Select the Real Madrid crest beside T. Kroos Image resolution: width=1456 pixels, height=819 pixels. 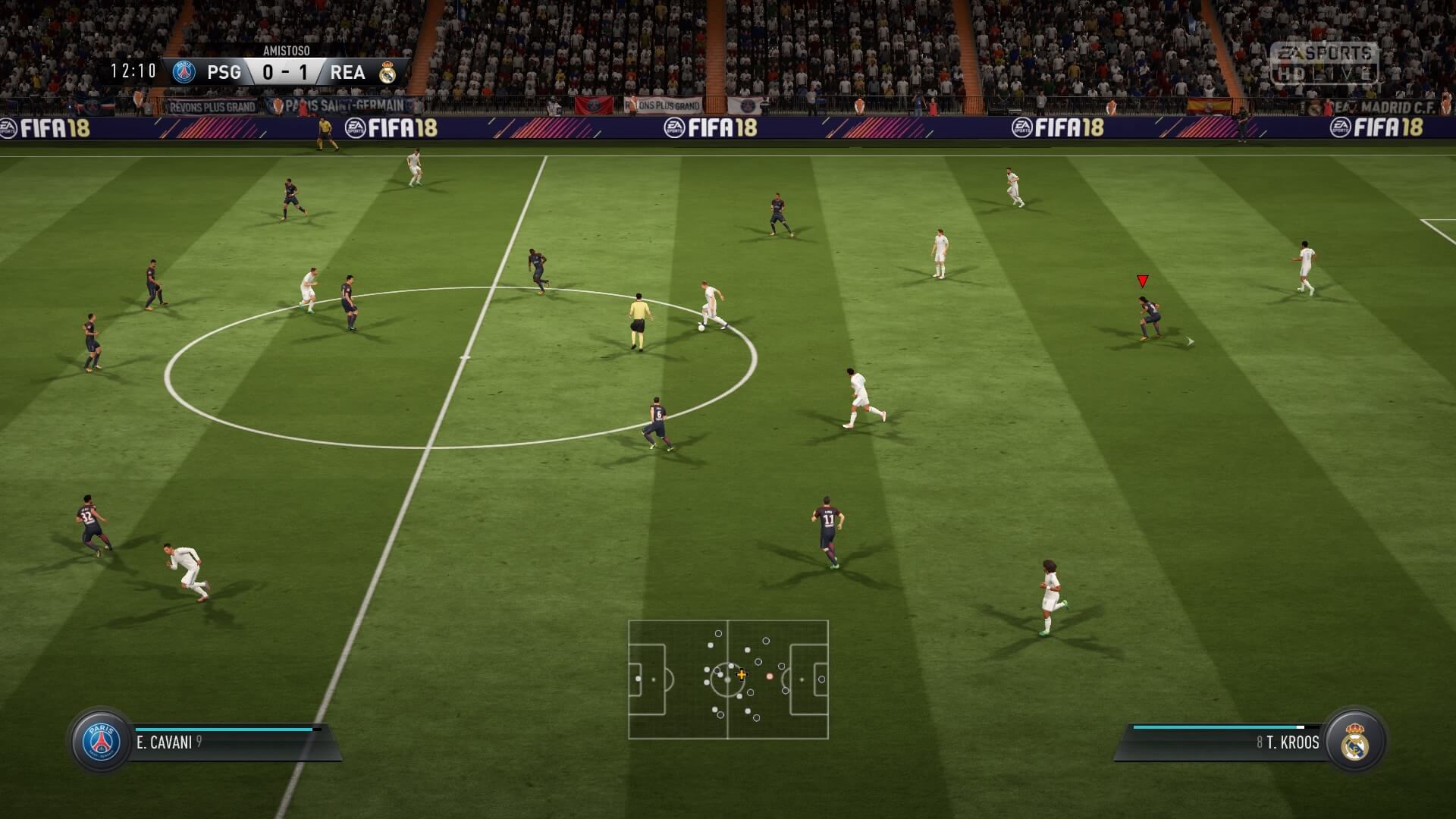pyautogui.click(x=1354, y=742)
